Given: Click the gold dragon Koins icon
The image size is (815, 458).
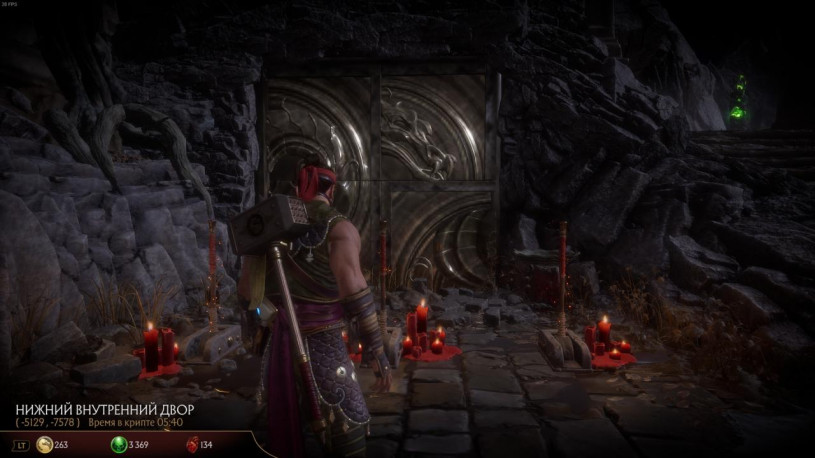Looking at the screenshot, I should (x=45, y=445).
